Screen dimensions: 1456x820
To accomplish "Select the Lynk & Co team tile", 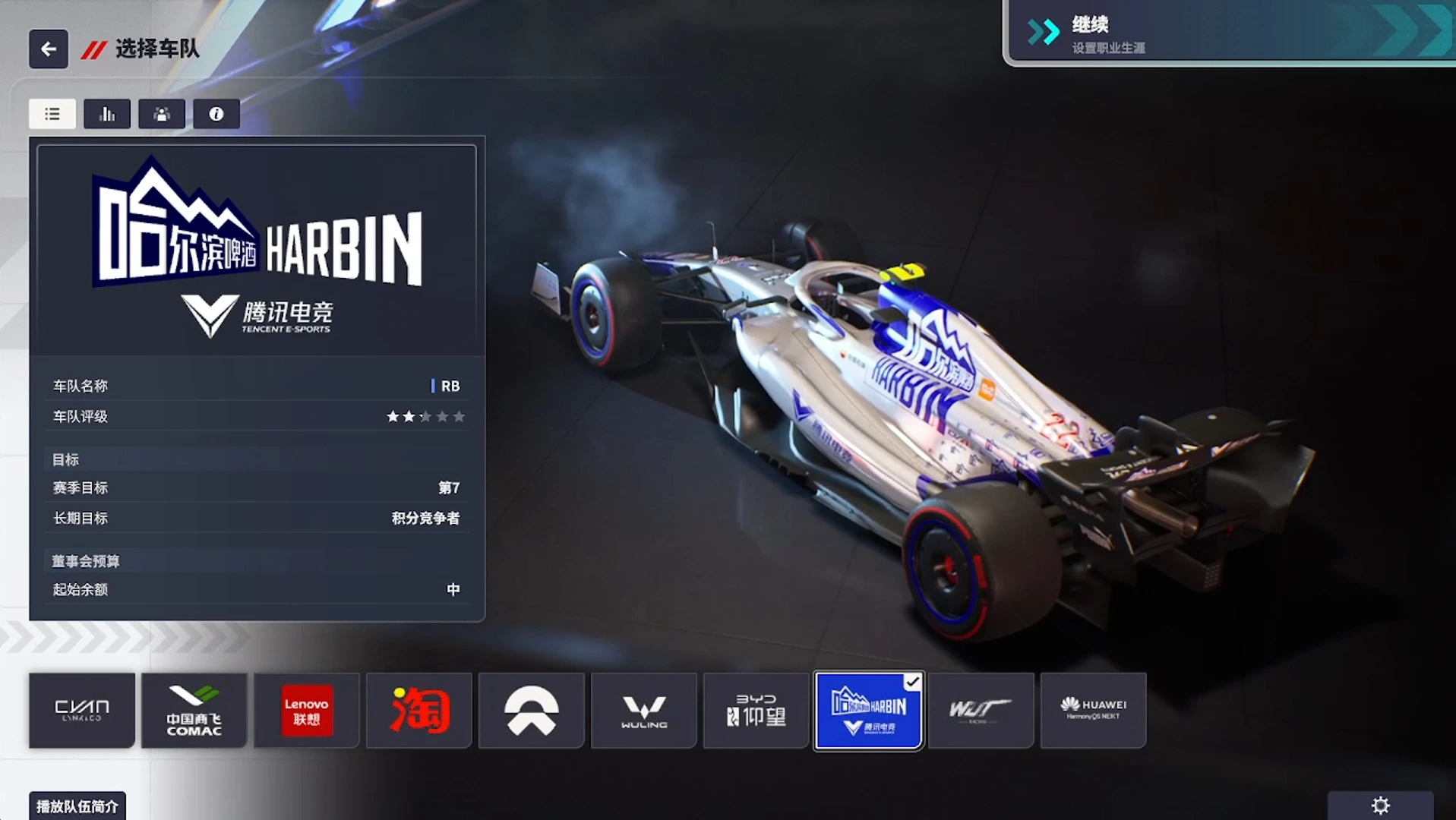I will (82, 711).
